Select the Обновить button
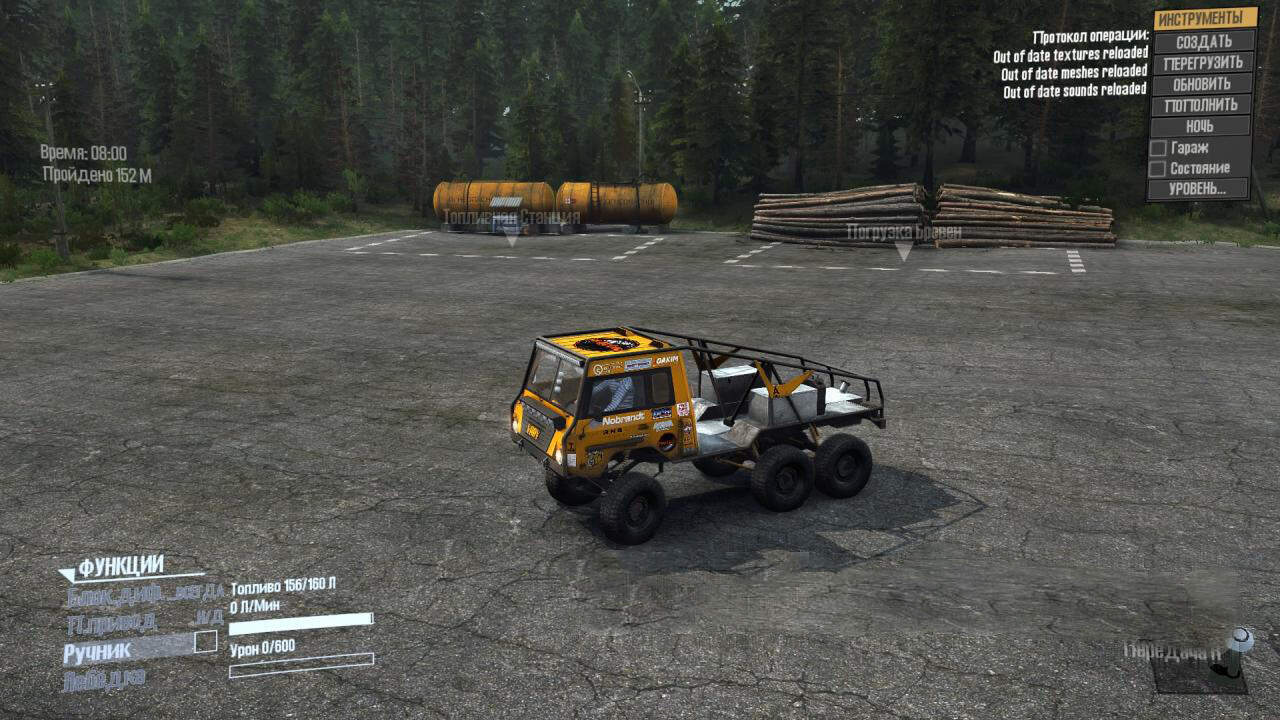 click(x=1202, y=84)
